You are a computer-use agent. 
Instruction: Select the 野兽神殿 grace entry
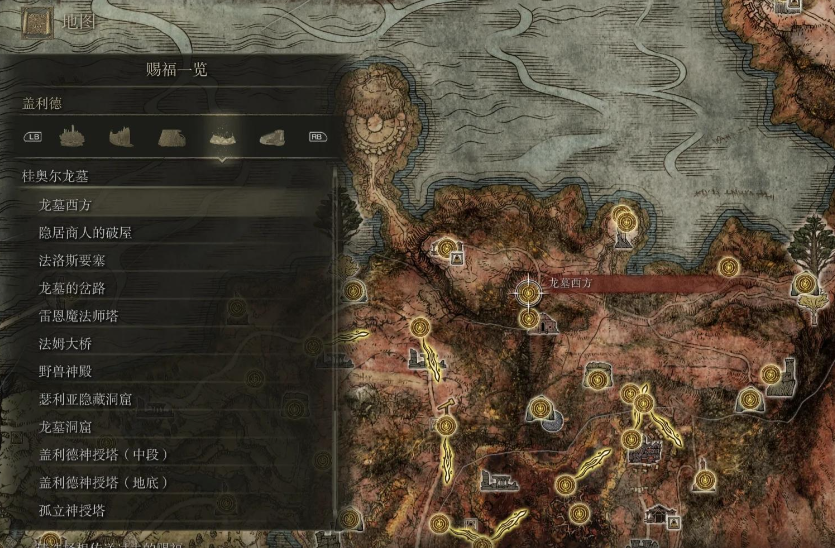pos(64,371)
